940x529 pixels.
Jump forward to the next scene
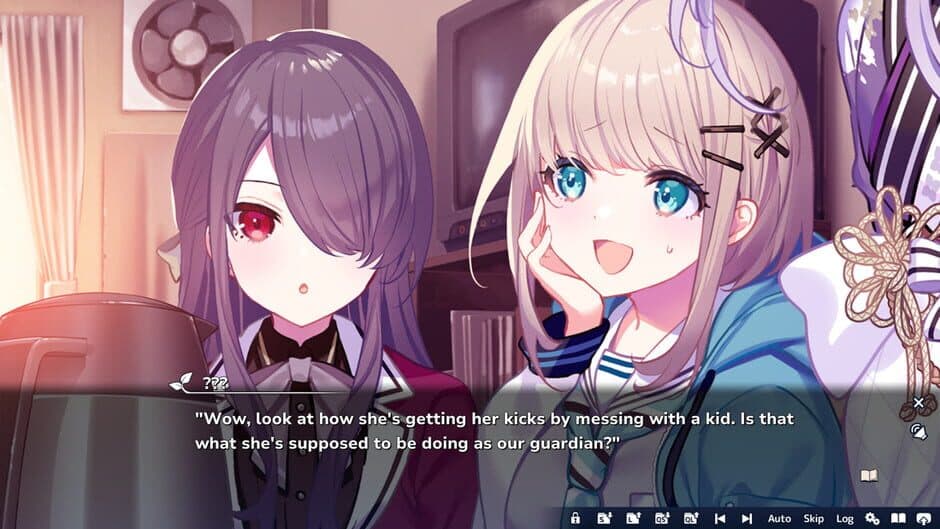tap(746, 518)
